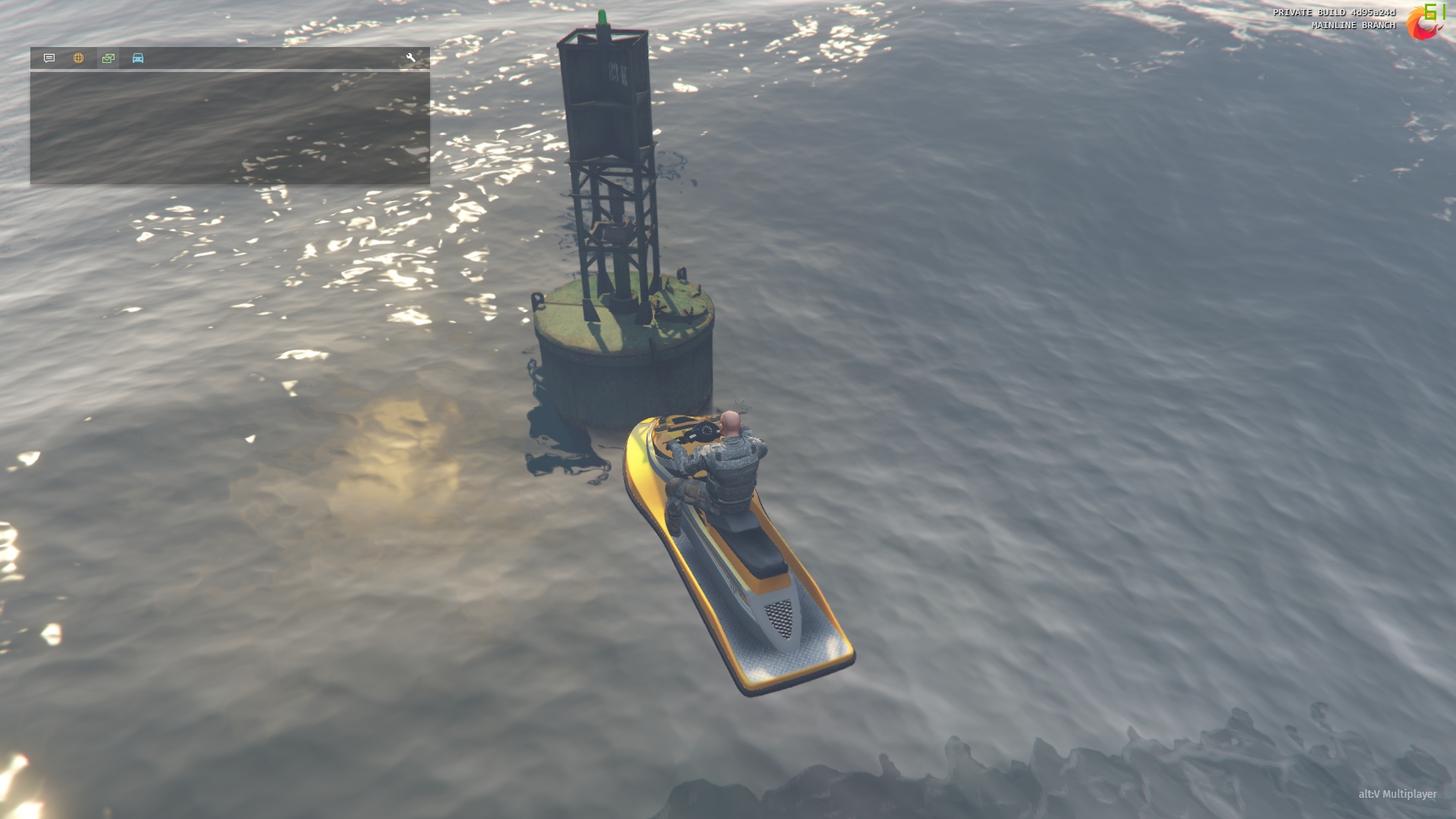The height and width of the screenshot is (819, 1456).
Task: Select the green envelopes messages tab
Action: tap(108, 58)
